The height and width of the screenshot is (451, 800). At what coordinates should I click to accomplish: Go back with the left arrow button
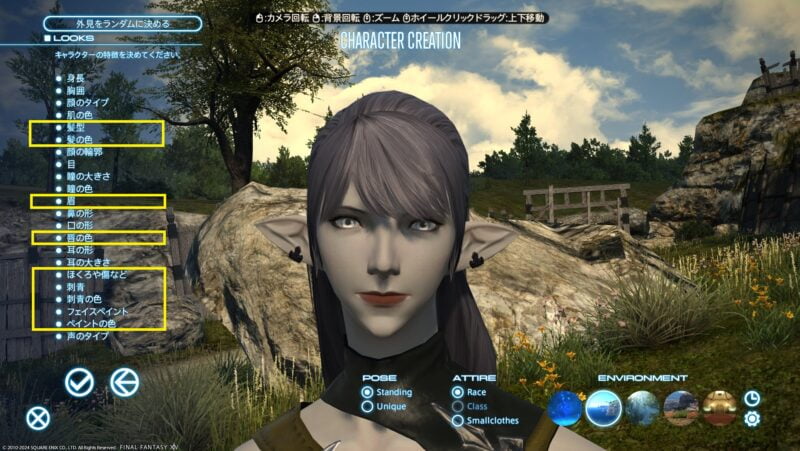tap(124, 381)
